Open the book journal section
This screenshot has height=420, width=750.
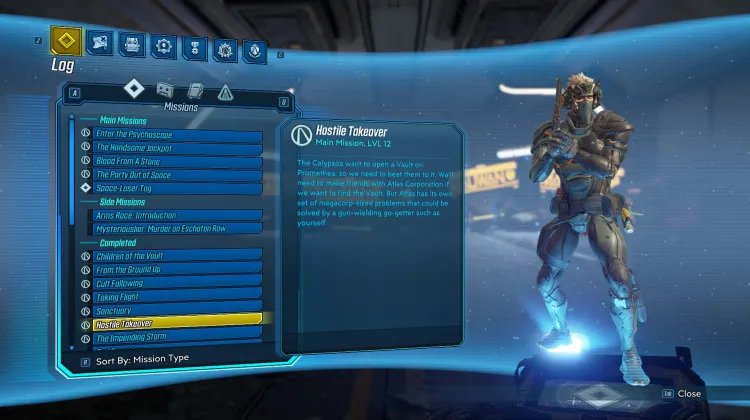(196, 90)
